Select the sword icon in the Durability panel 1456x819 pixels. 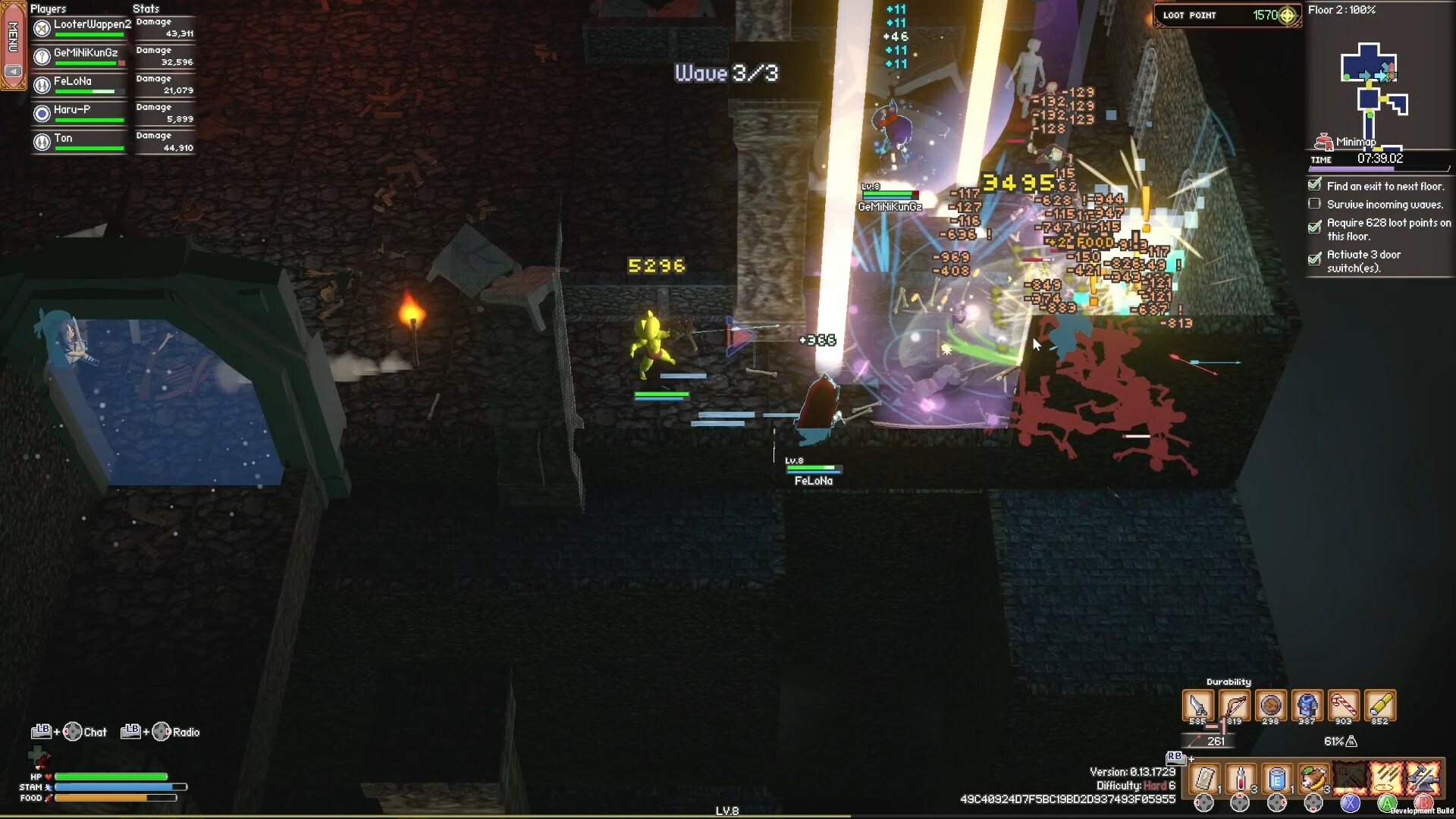[x=1197, y=704]
